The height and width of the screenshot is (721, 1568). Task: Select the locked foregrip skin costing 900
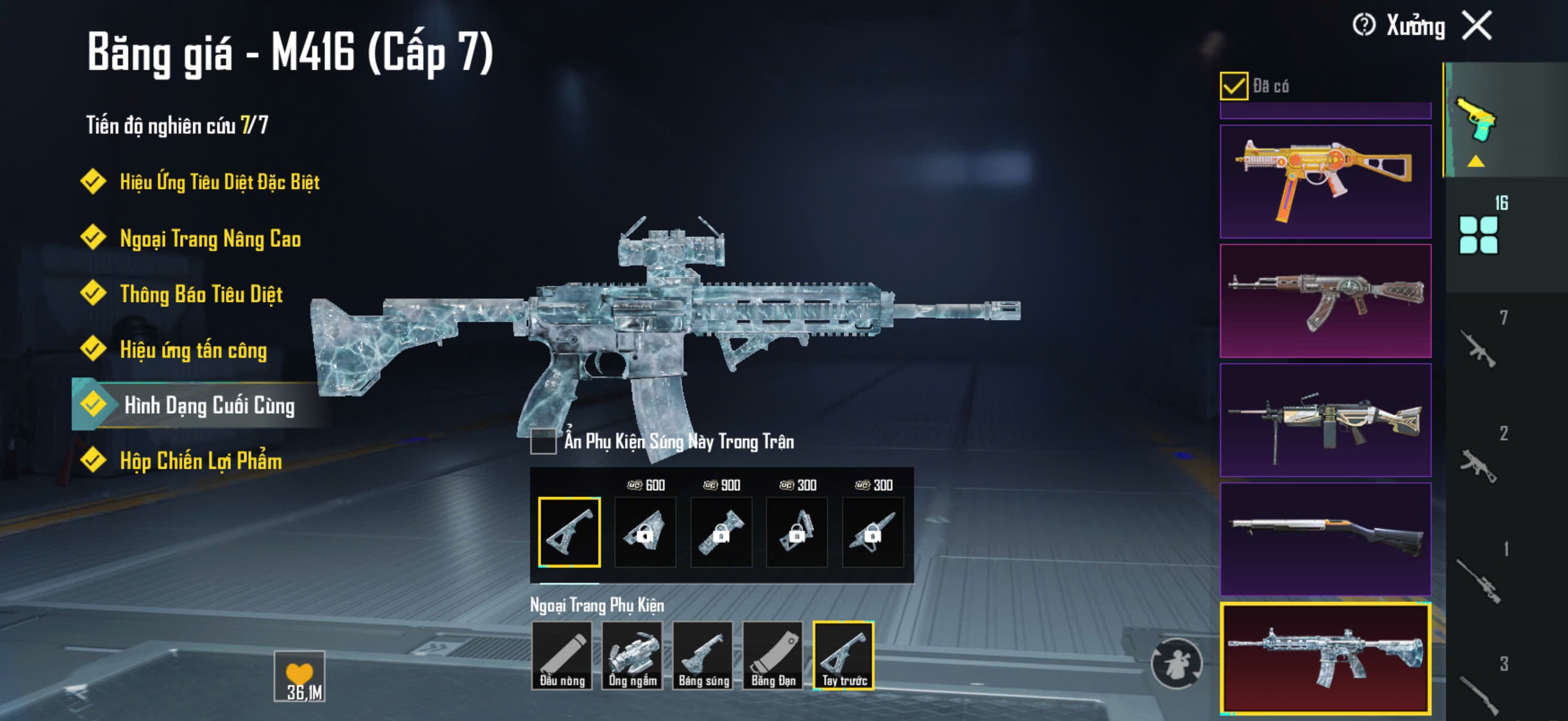[x=721, y=531]
